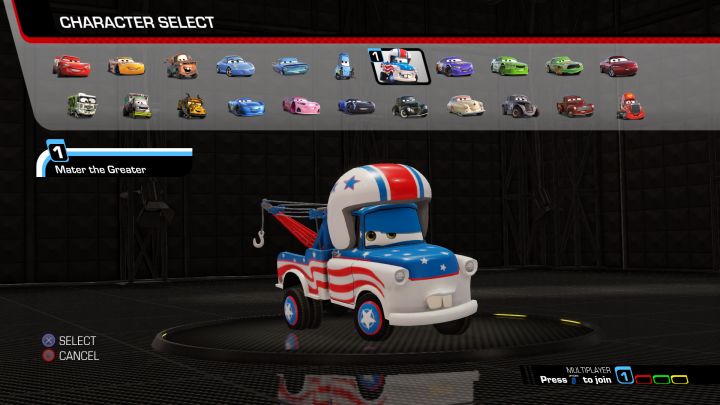The image size is (720, 405).
Task: Select the pink race car
Action: point(300,104)
